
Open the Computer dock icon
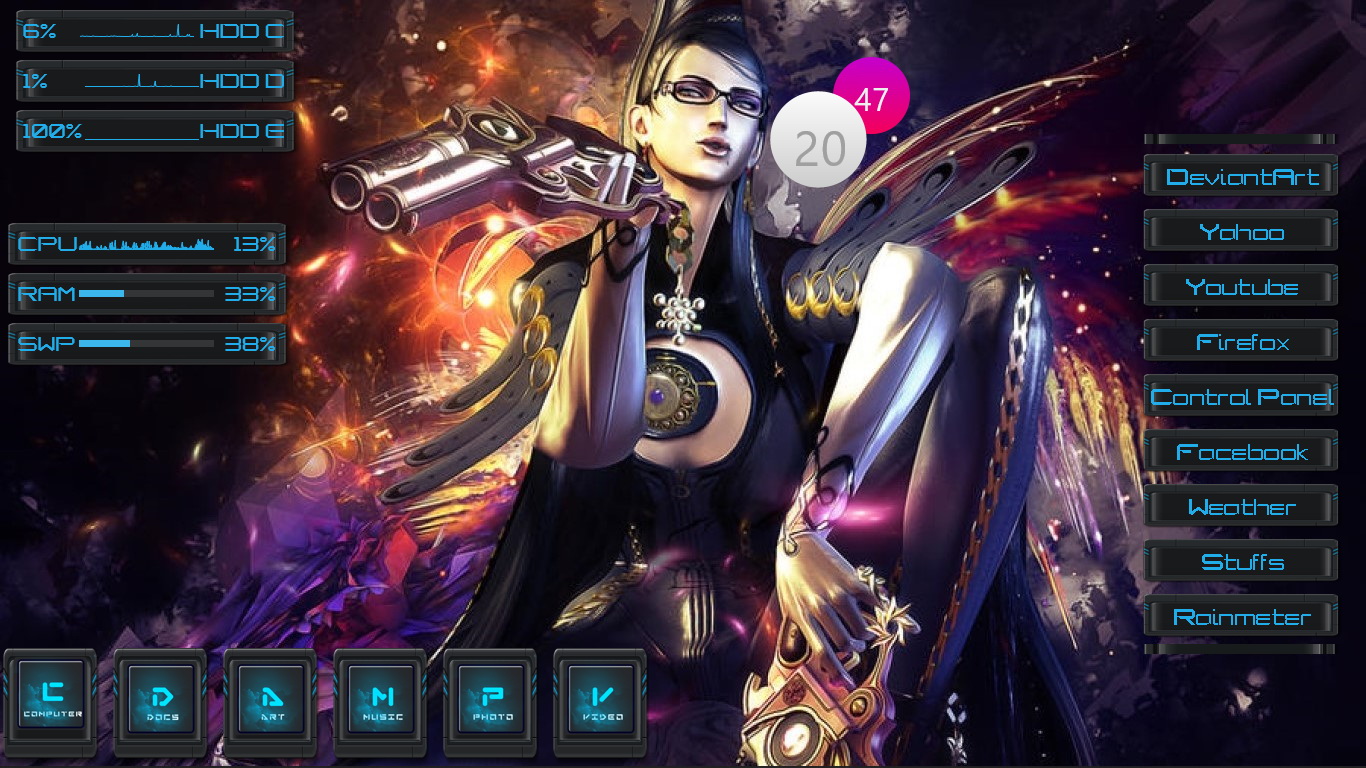pos(51,700)
